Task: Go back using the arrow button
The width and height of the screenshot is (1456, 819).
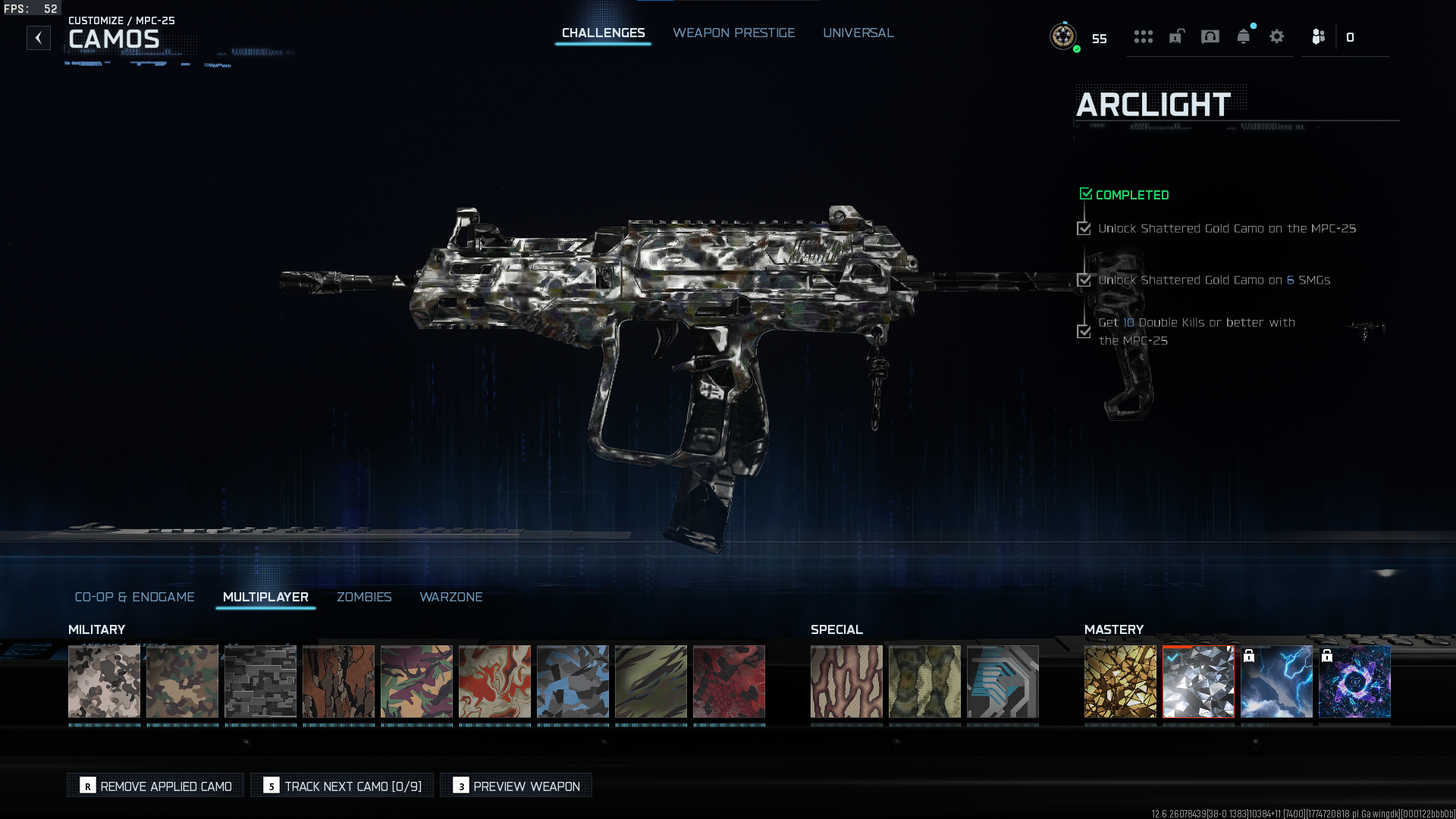Action: point(39,38)
